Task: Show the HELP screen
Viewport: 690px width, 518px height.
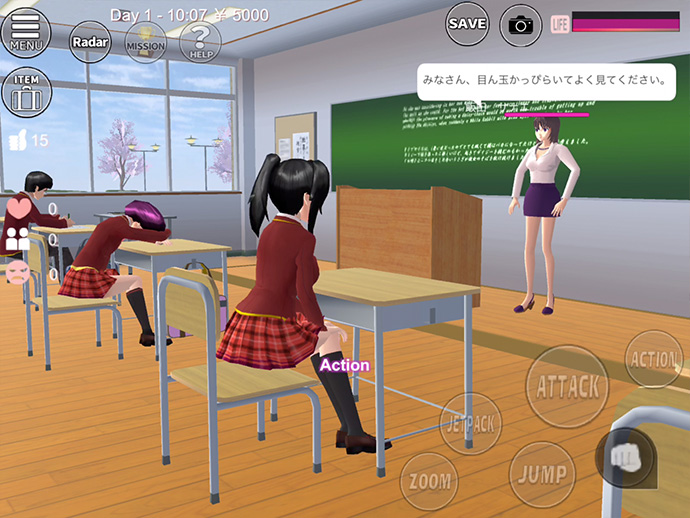Action: pyautogui.click(x=200, y=41)
